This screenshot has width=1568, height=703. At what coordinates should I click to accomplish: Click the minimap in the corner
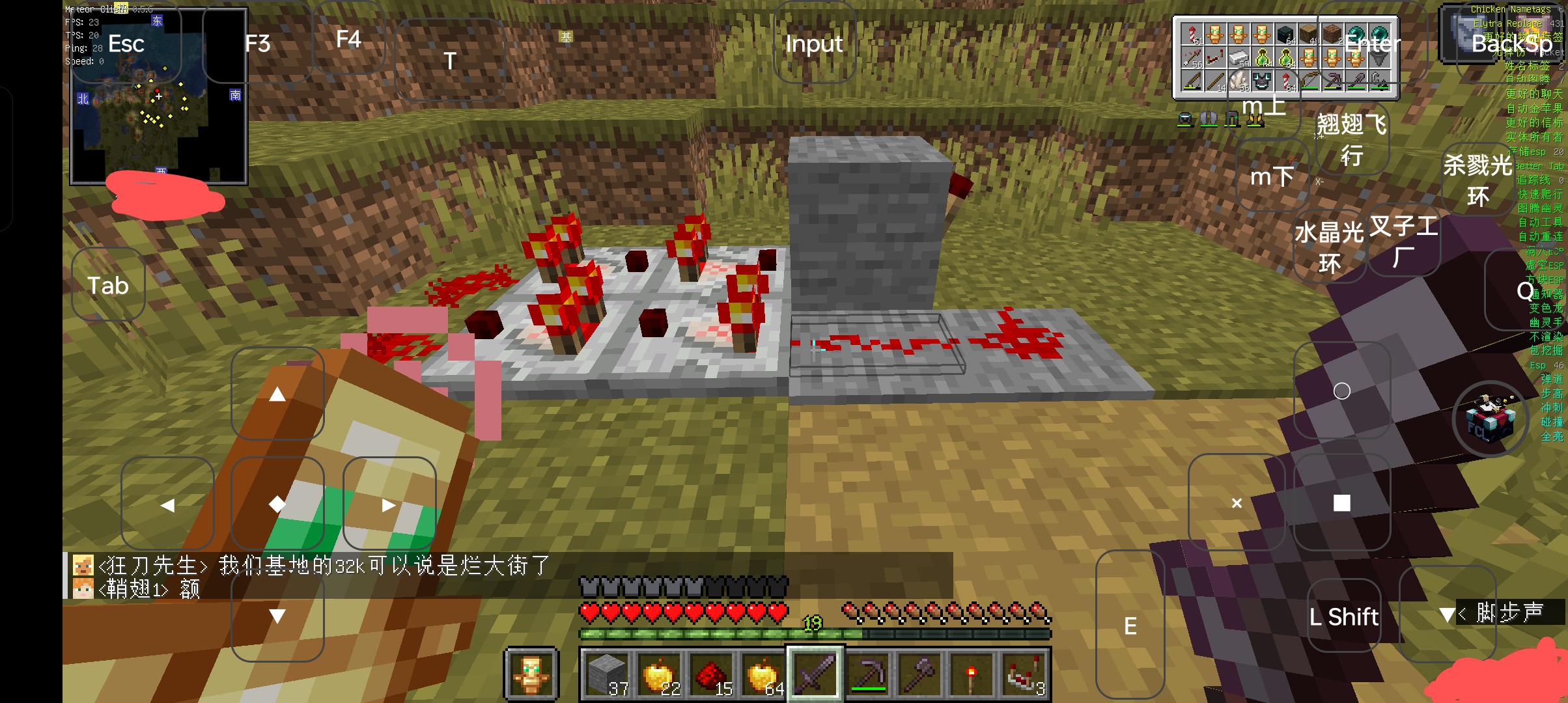click(159, 96)
